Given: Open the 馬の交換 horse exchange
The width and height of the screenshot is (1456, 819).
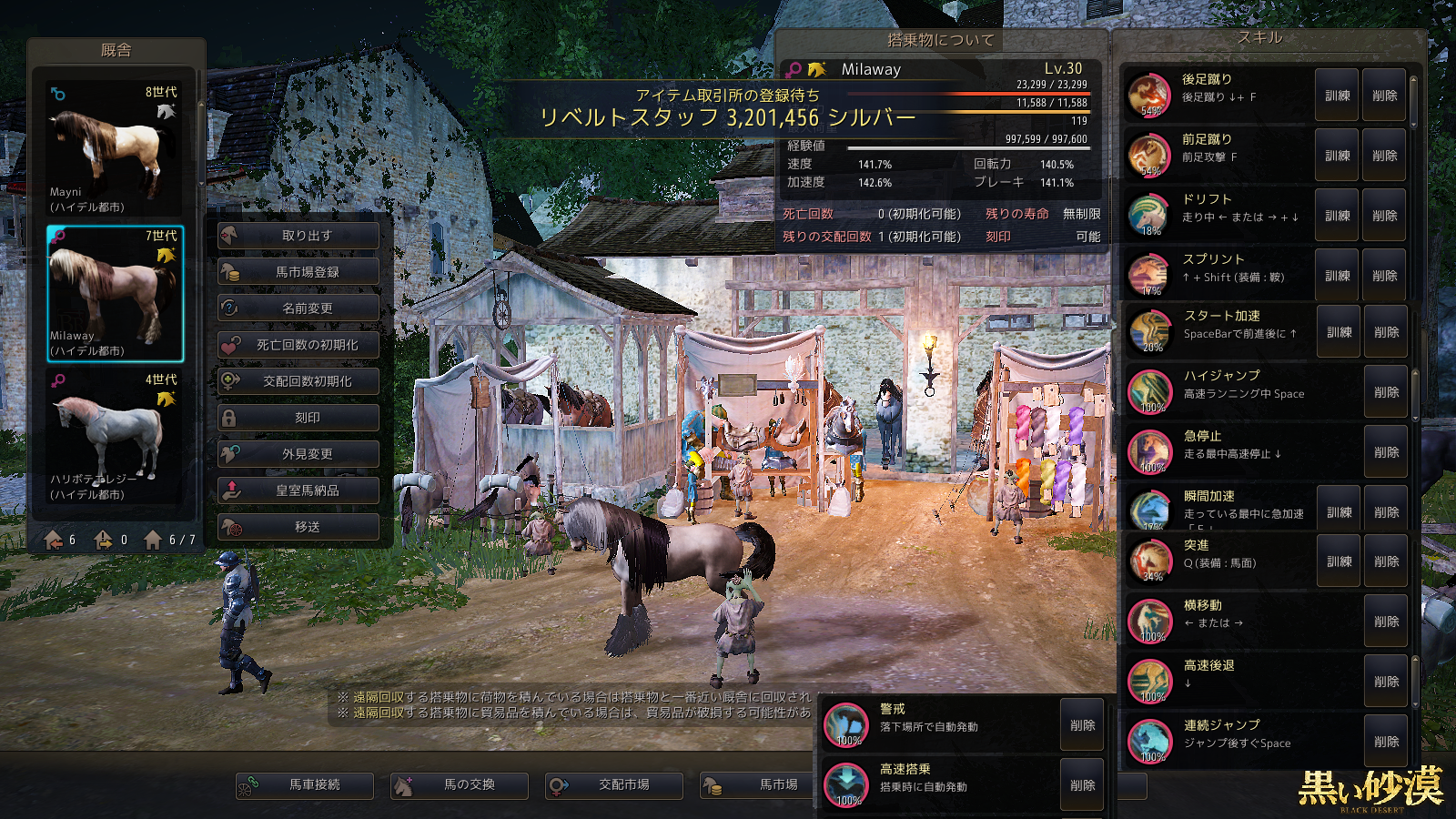Looking at the screenshot, I should [x=460, y=784].
